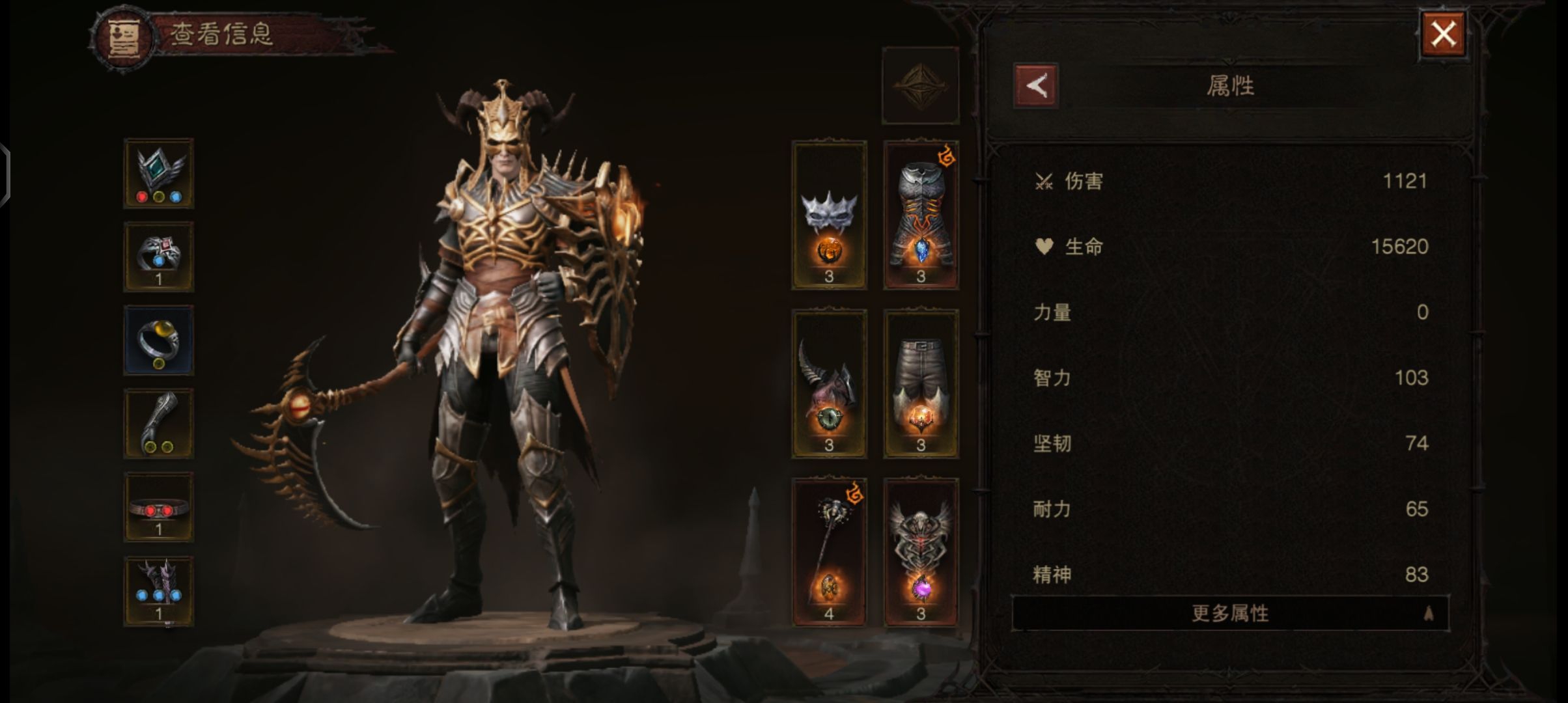Select the belt with red gems
Screen dimensions: 1568x703
159,507
